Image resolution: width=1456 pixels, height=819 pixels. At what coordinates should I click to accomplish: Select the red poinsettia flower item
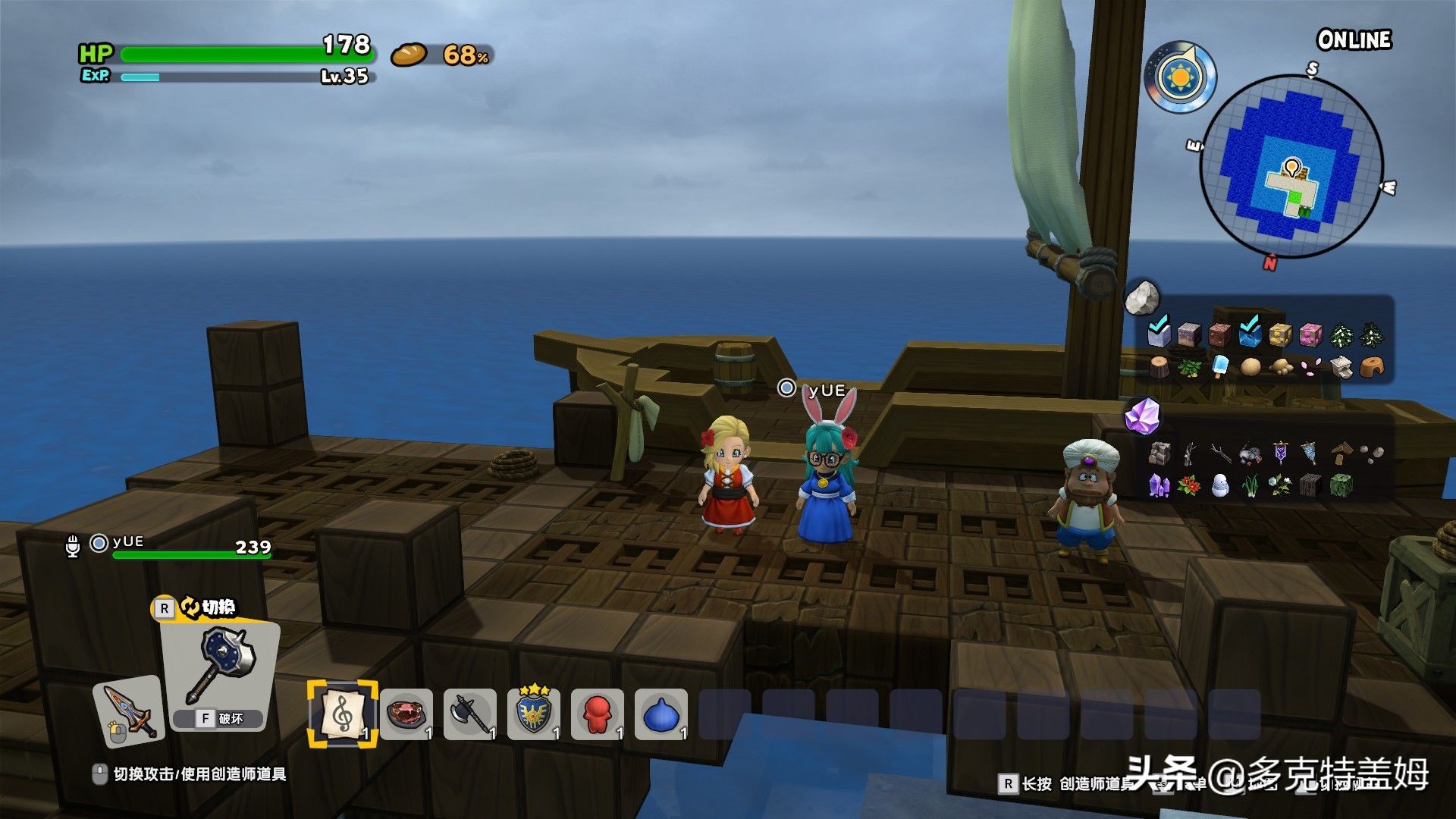point(1189,485)
